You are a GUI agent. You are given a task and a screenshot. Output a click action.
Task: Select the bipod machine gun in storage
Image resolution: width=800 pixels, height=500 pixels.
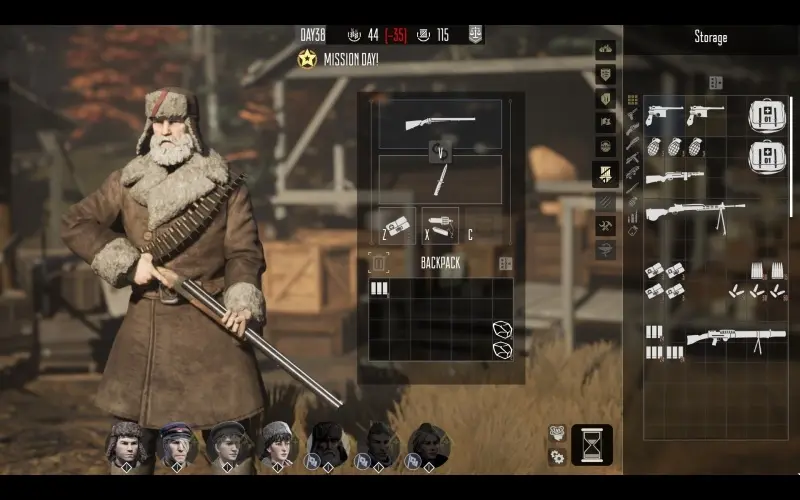[x=694, y=214]
